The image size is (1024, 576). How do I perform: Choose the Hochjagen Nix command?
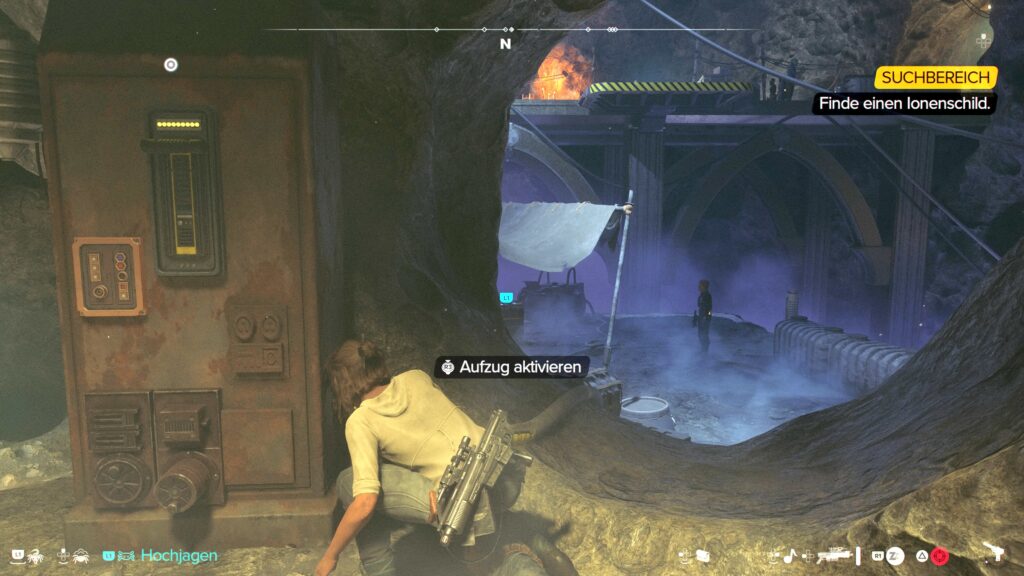(x=178, y=554)
